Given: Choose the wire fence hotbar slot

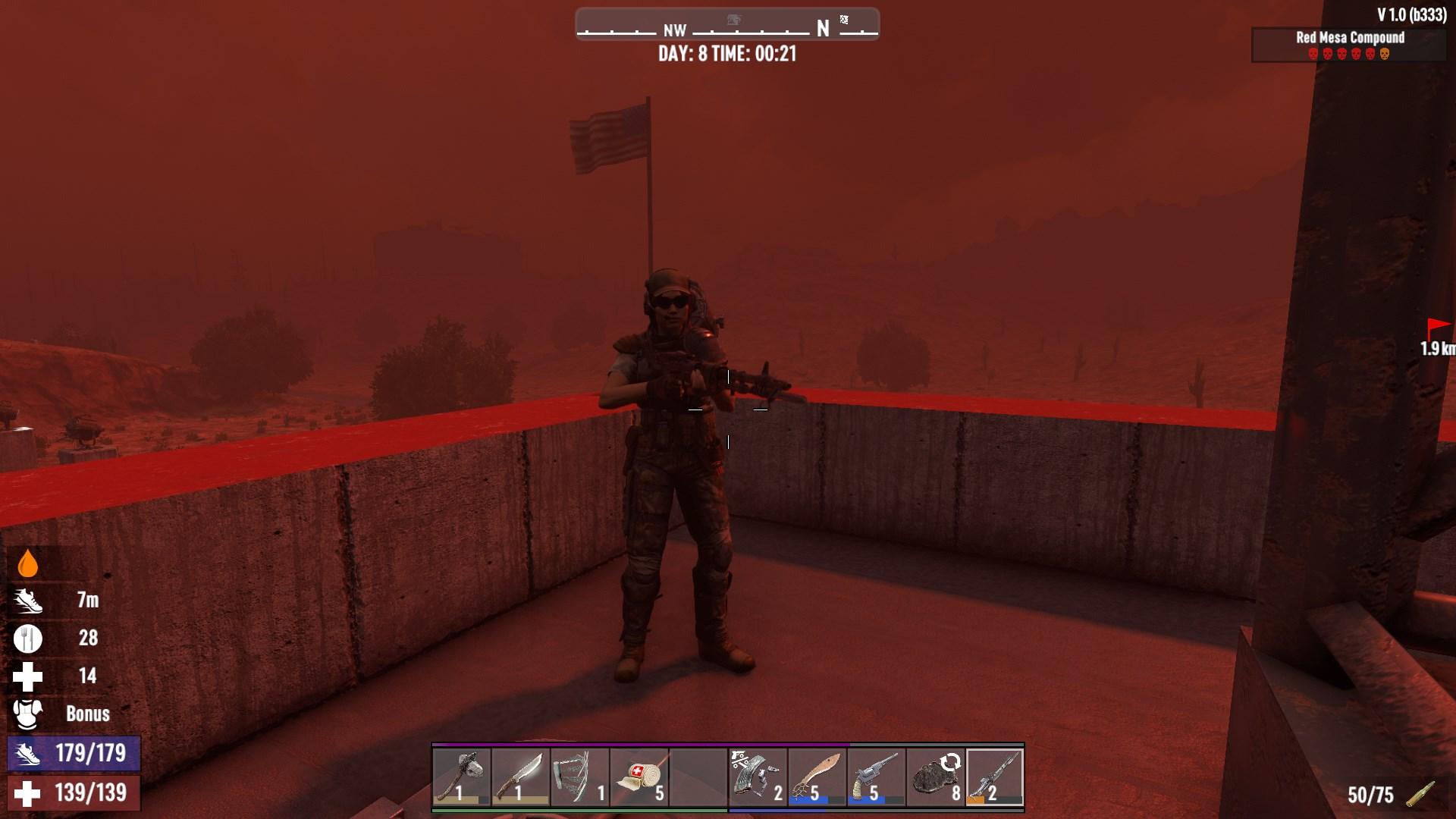Looking at the screenshot, I should [580, 777].
